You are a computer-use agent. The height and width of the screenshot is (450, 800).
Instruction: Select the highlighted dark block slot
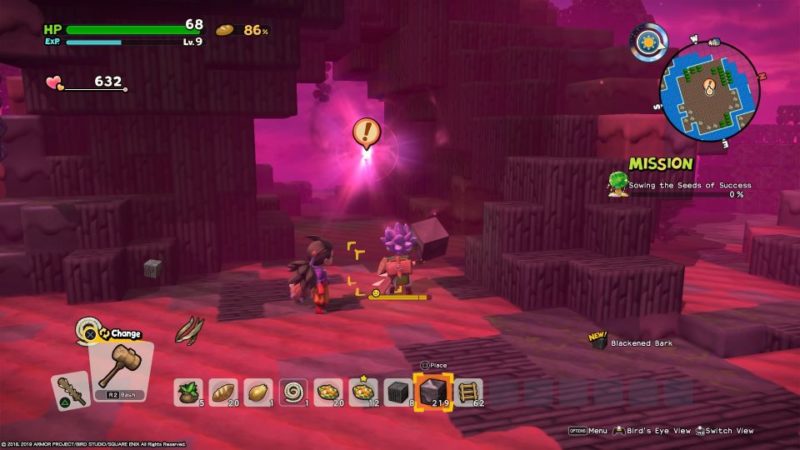[x=432, y=391]
